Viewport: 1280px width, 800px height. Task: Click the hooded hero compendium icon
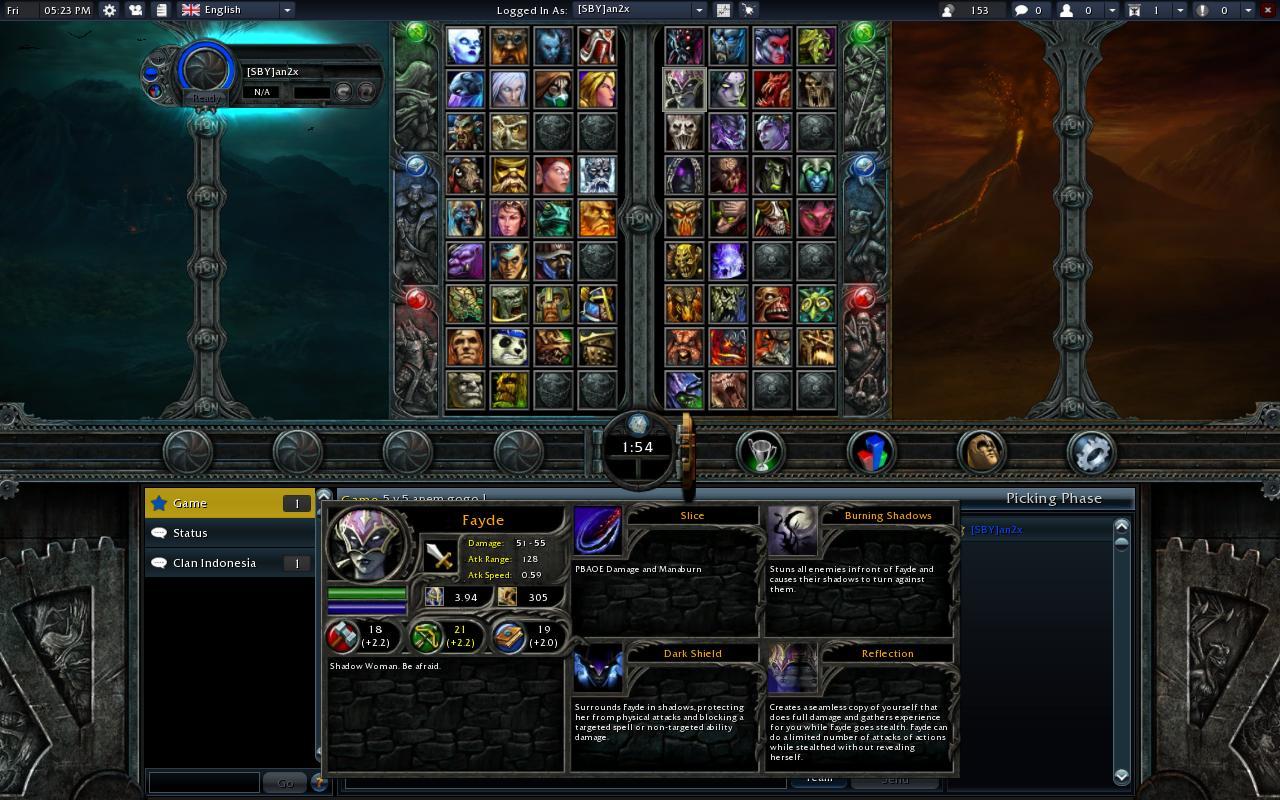pyautogui.click(x=981, y=451)
